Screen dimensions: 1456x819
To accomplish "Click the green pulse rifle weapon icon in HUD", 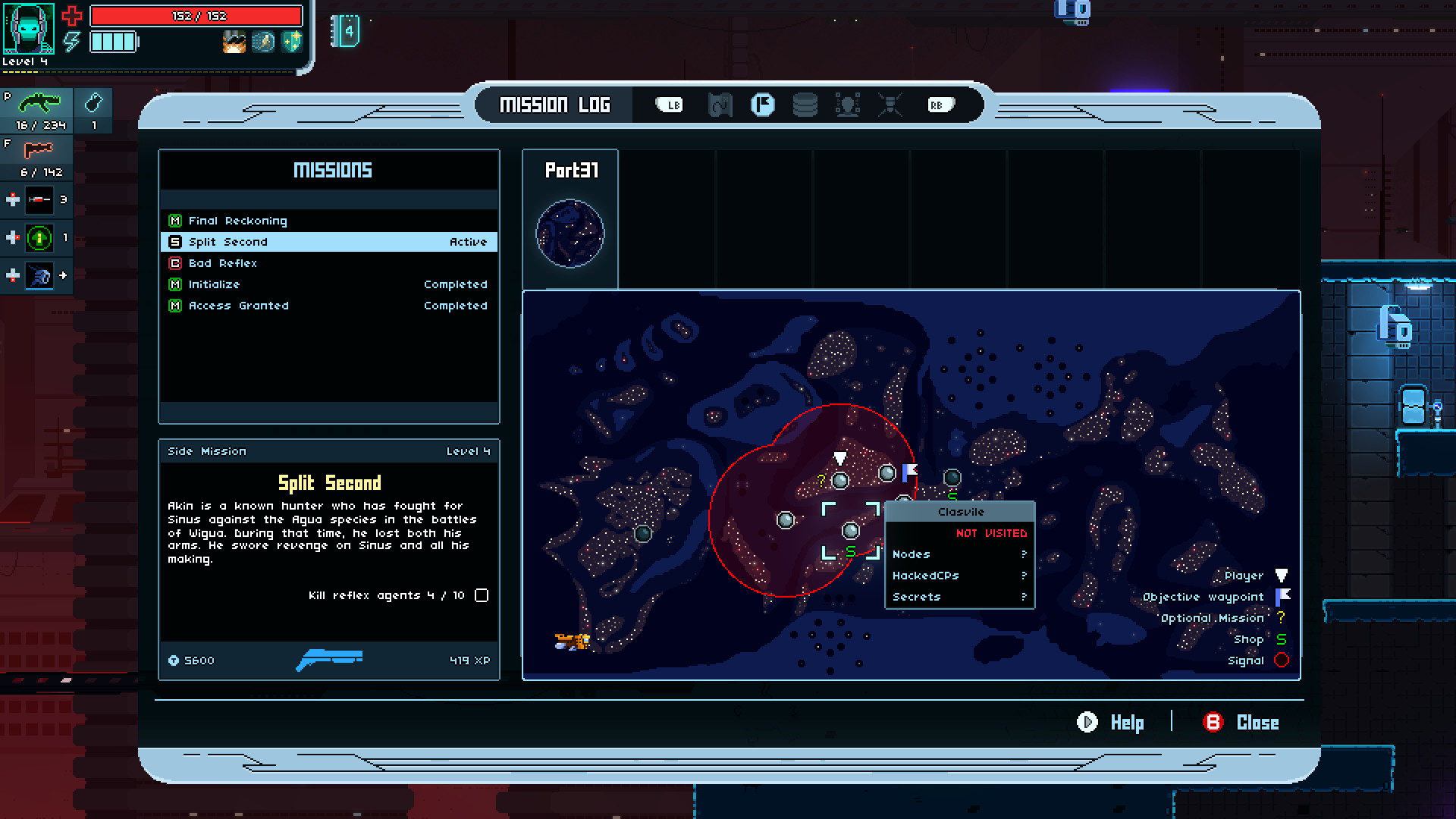I will (x=38, y=101).
